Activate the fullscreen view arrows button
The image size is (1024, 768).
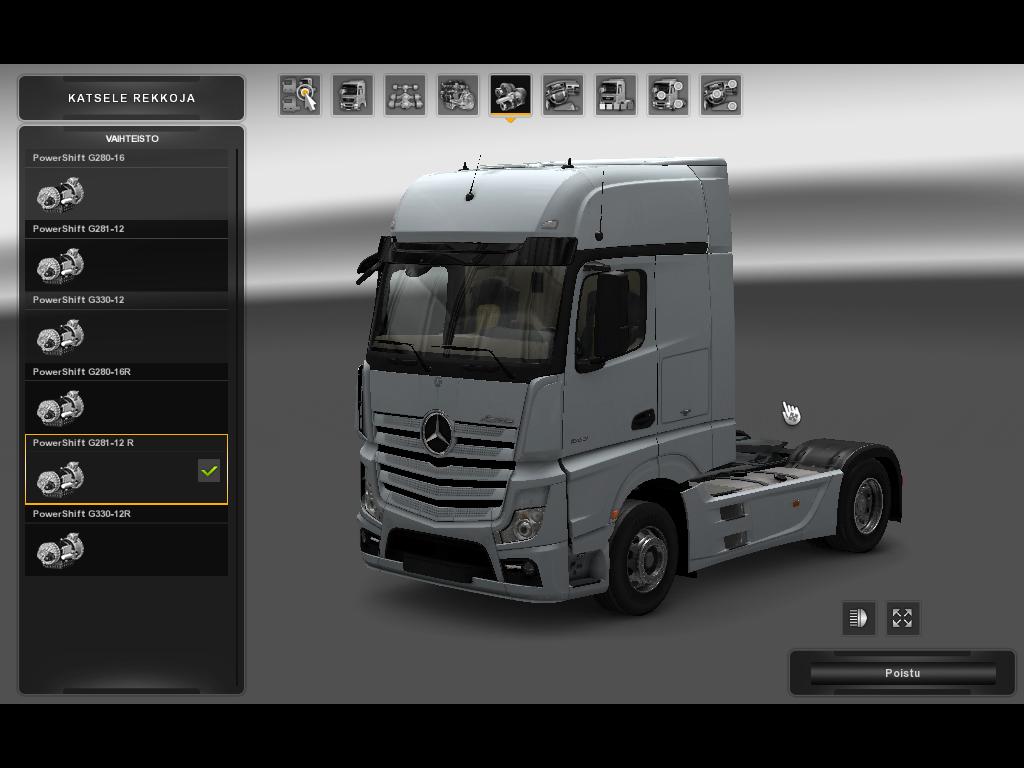pos(902,618)
